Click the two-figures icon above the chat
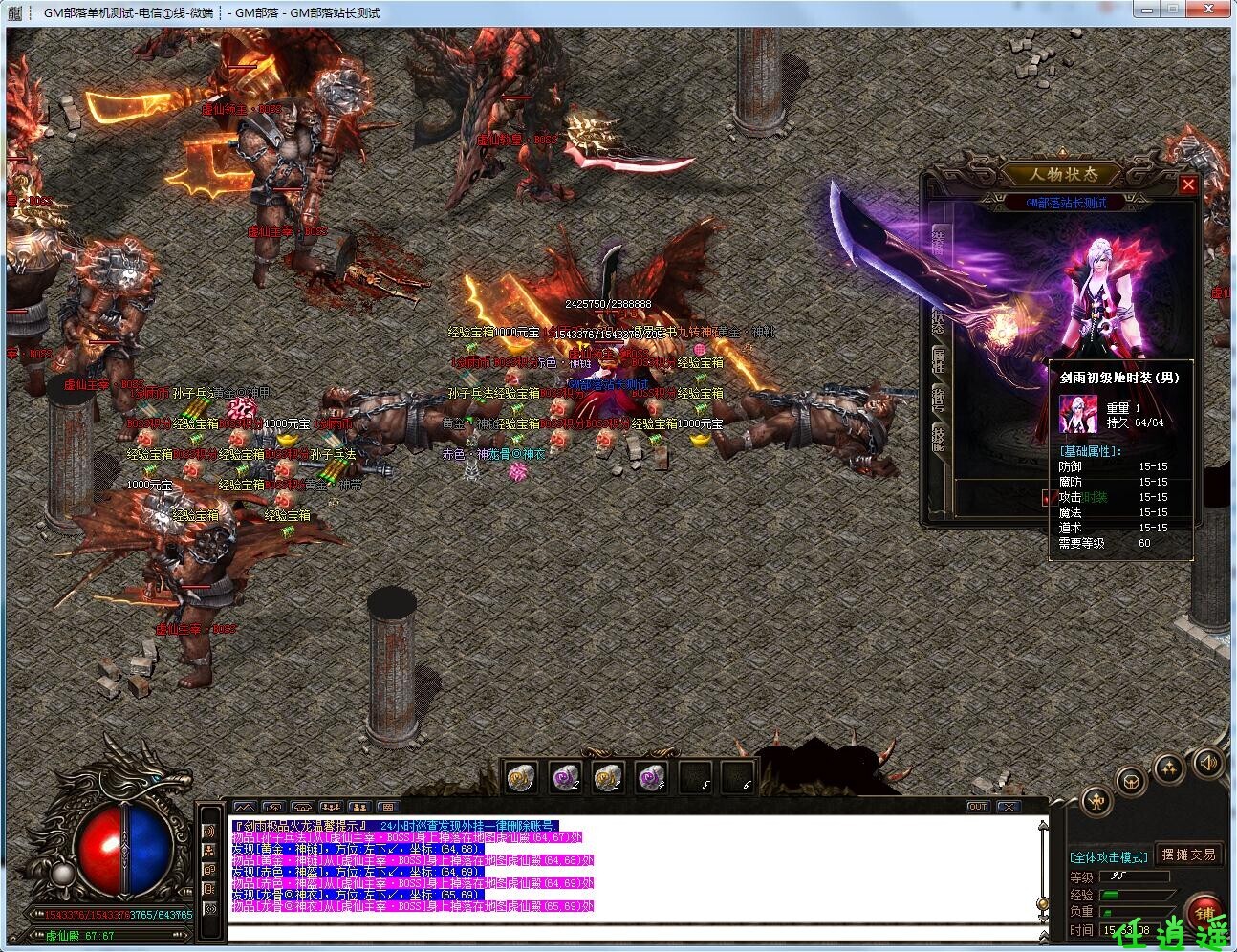The height and width of the screenshot is (952, 1237). pyautogui.click(x=359, y=808)
